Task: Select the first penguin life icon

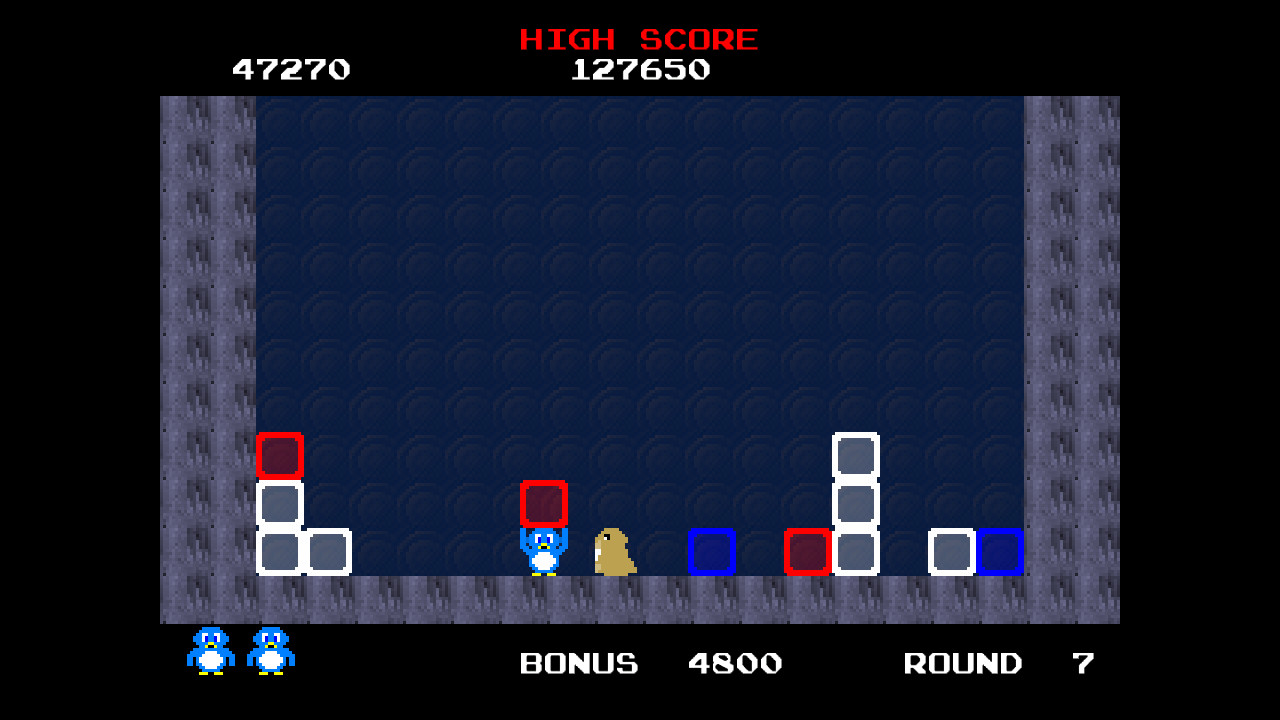Action: (209, 650)
